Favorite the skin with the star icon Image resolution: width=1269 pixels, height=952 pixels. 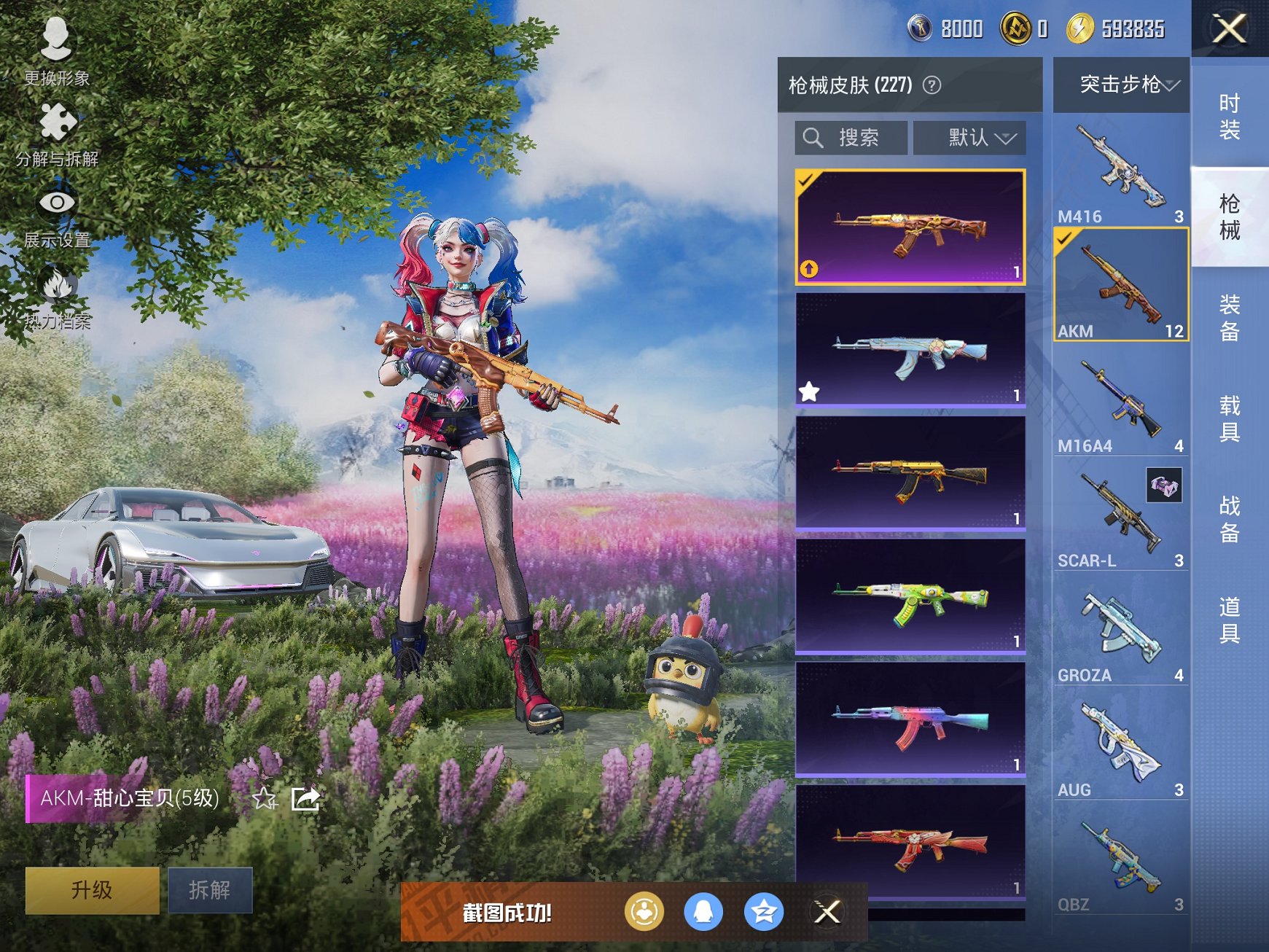pos(264,799)
